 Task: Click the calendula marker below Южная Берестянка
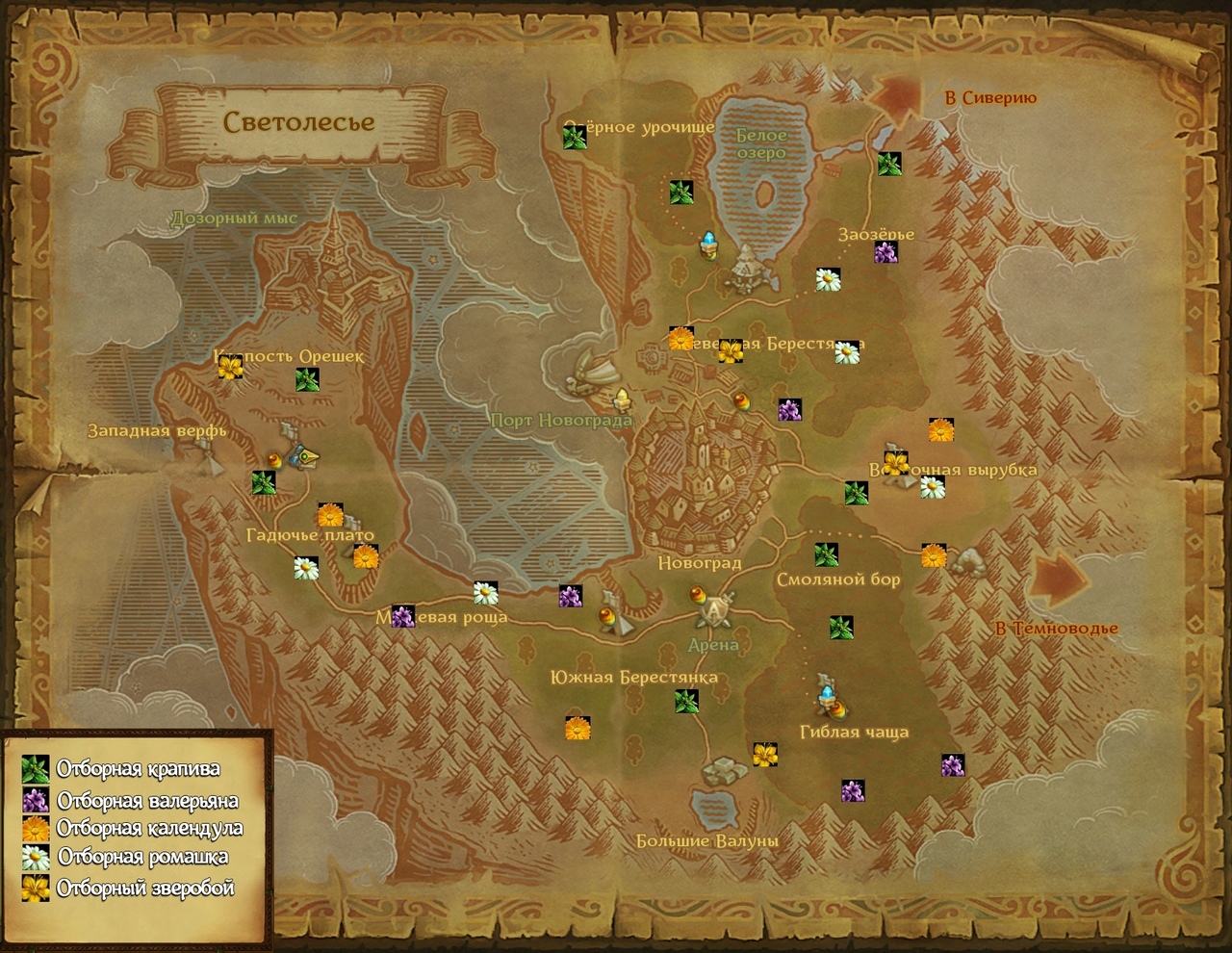point(577,728)
